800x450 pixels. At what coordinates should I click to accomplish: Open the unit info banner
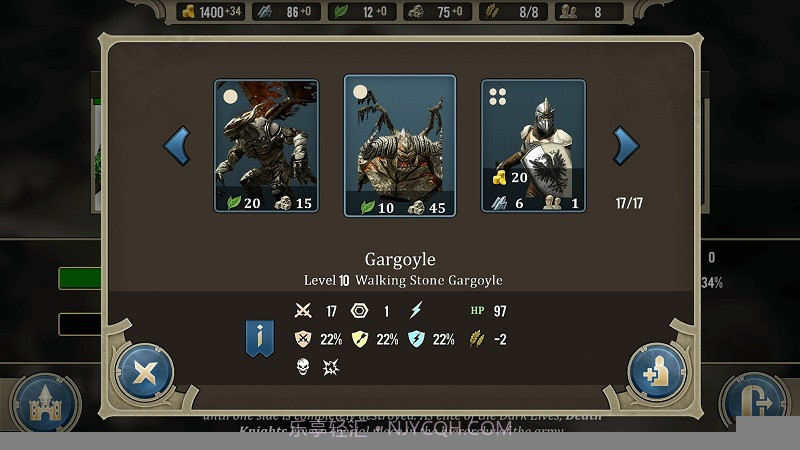pyautogui.click(x=260, y=339)
